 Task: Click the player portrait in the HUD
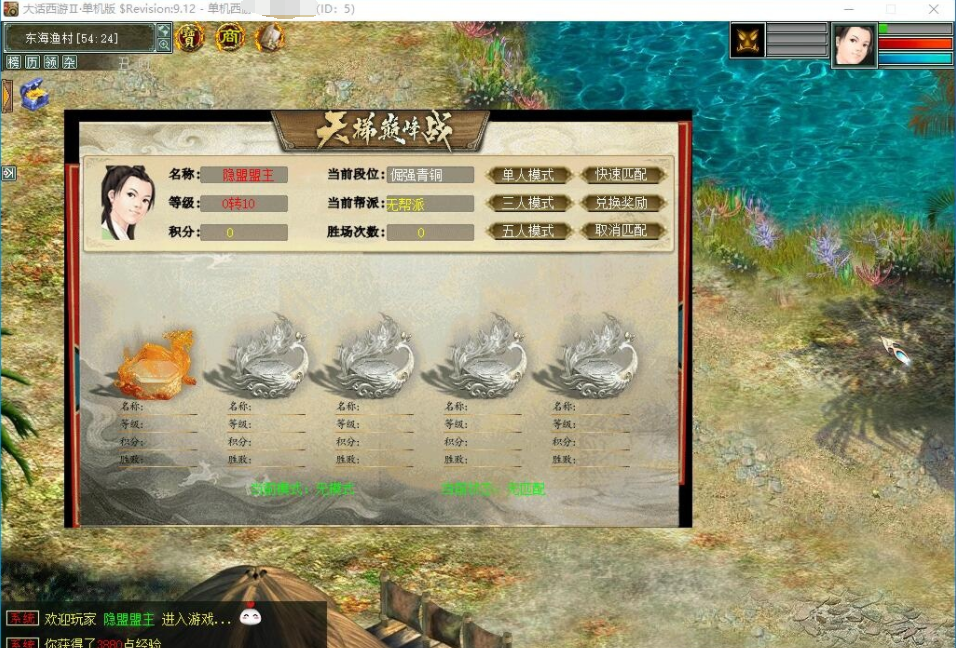(x=854, y=46)
